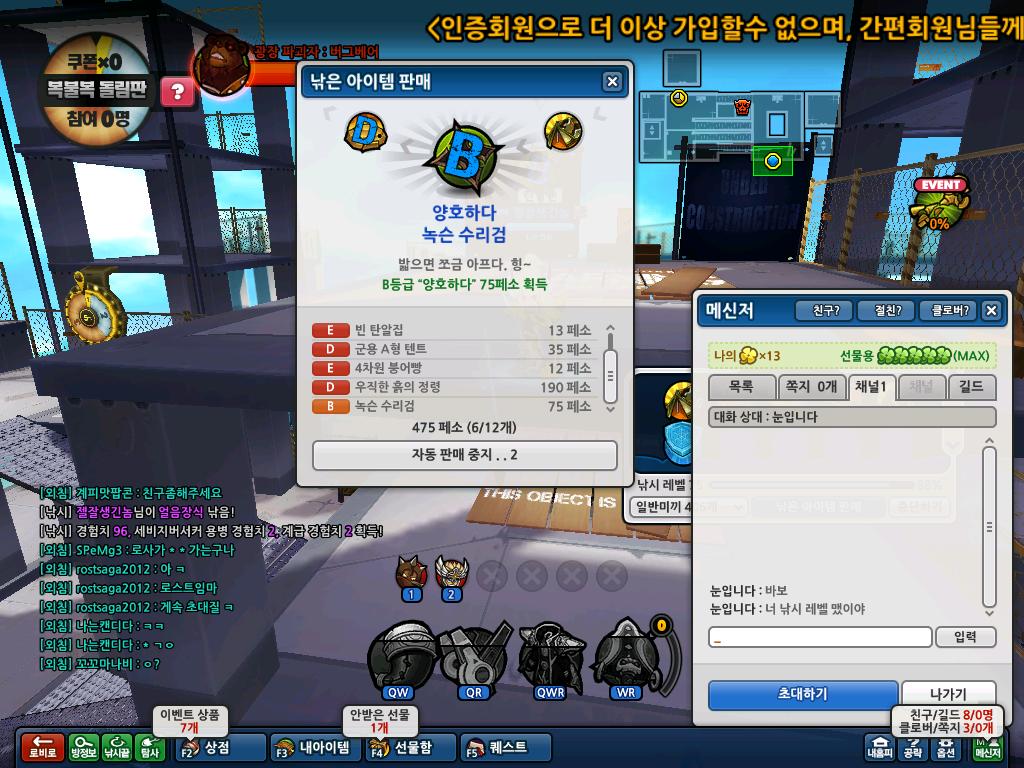Open the 쪽지 0개 tab

(812, 386)
